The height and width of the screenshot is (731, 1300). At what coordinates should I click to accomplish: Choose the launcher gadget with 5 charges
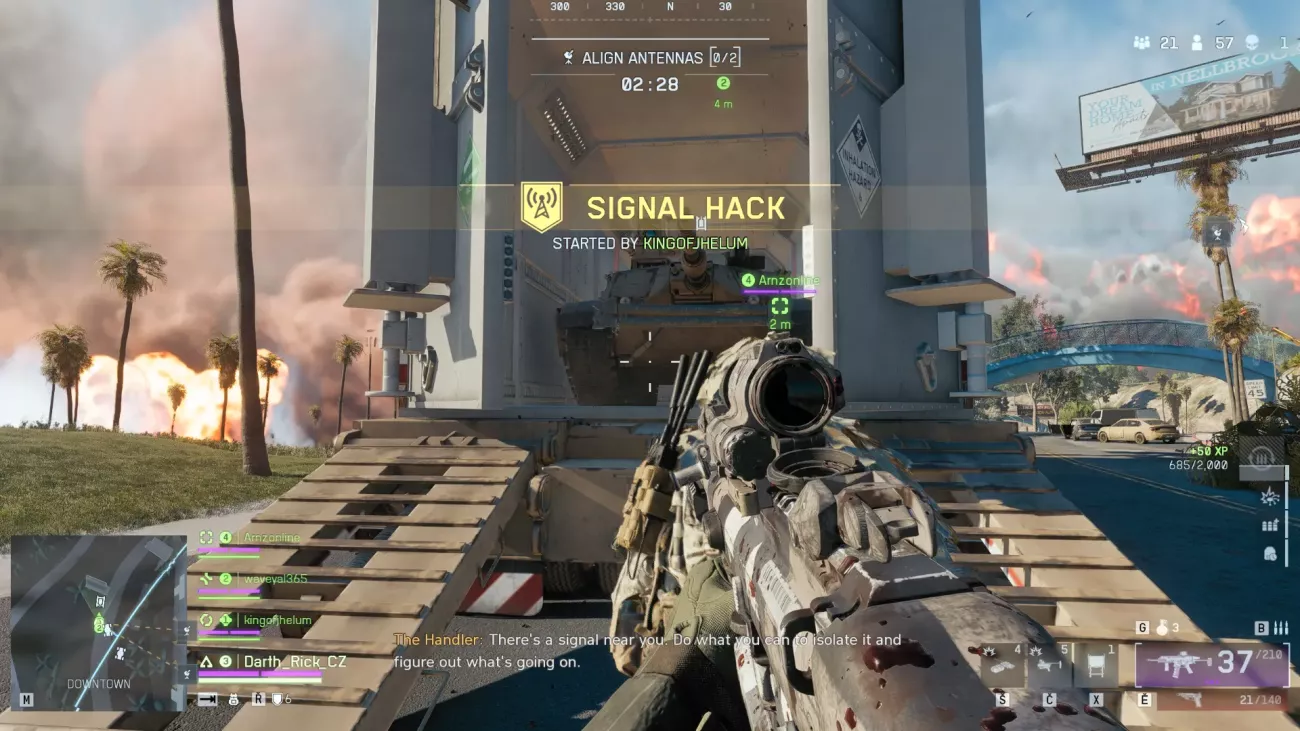pos(1049,665)
